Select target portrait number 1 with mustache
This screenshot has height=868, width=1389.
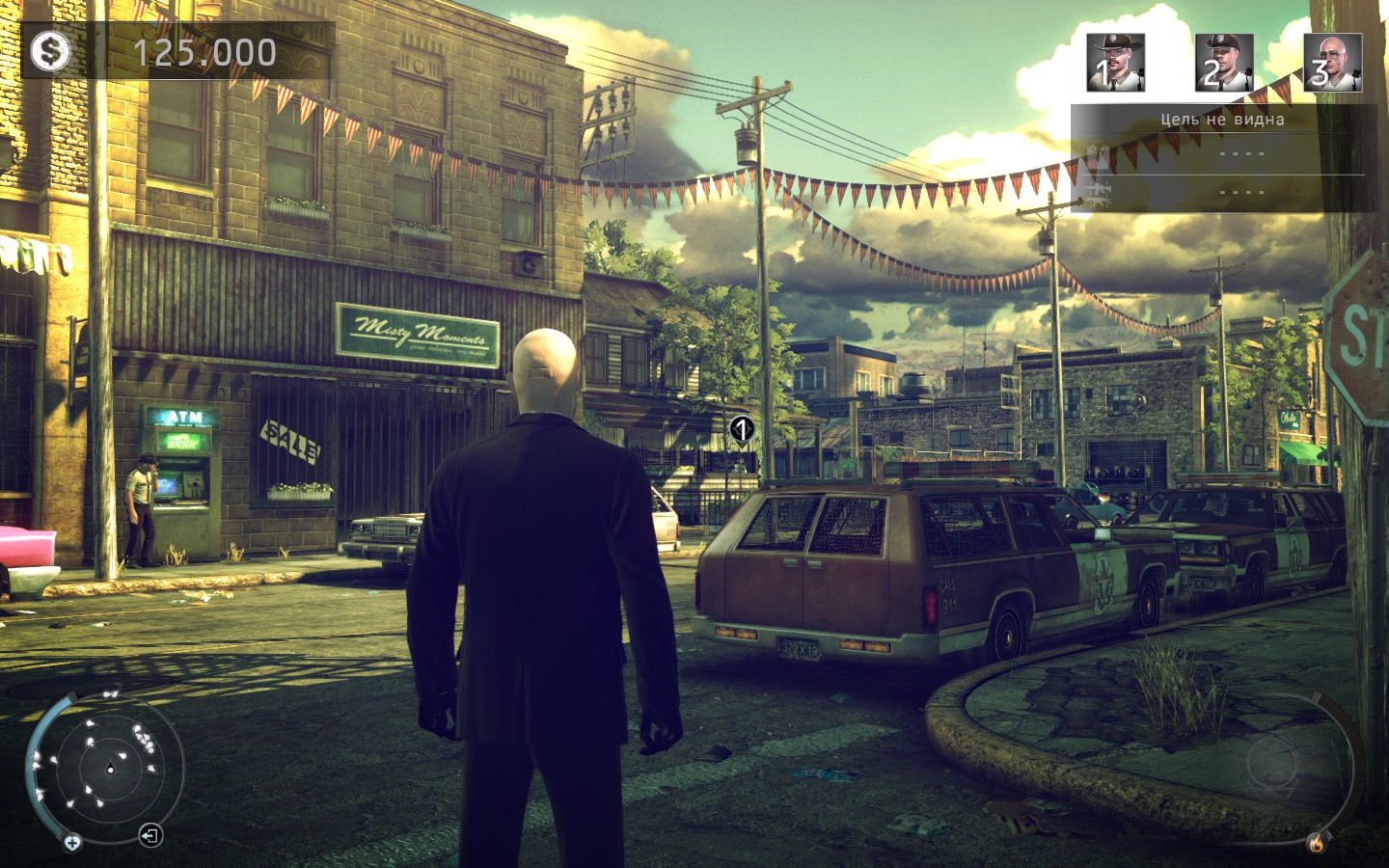coord(1115,63)
